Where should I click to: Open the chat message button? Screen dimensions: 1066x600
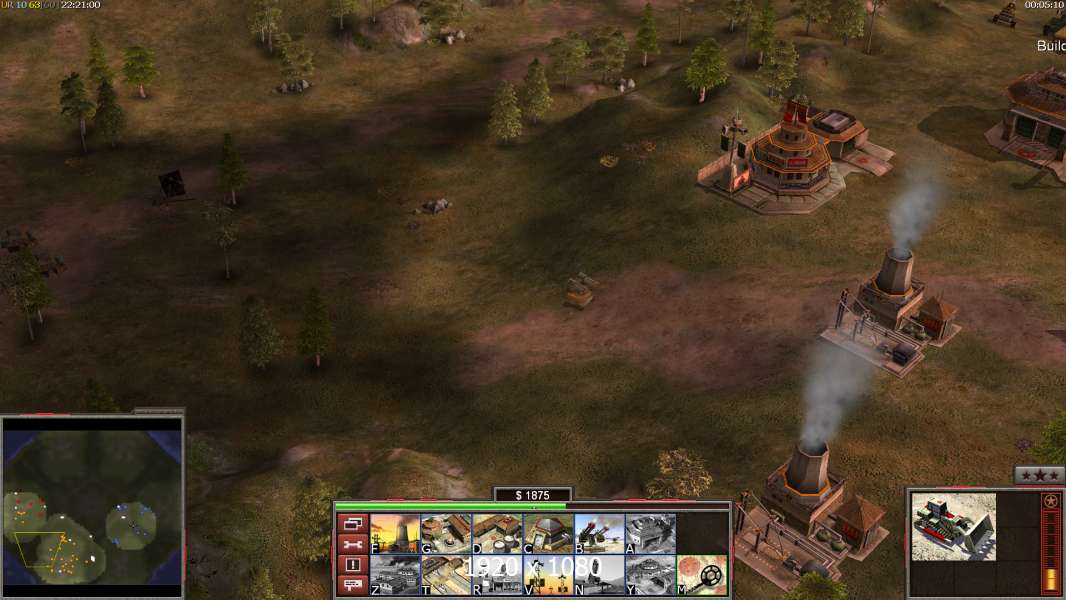(x=352, y=586)
